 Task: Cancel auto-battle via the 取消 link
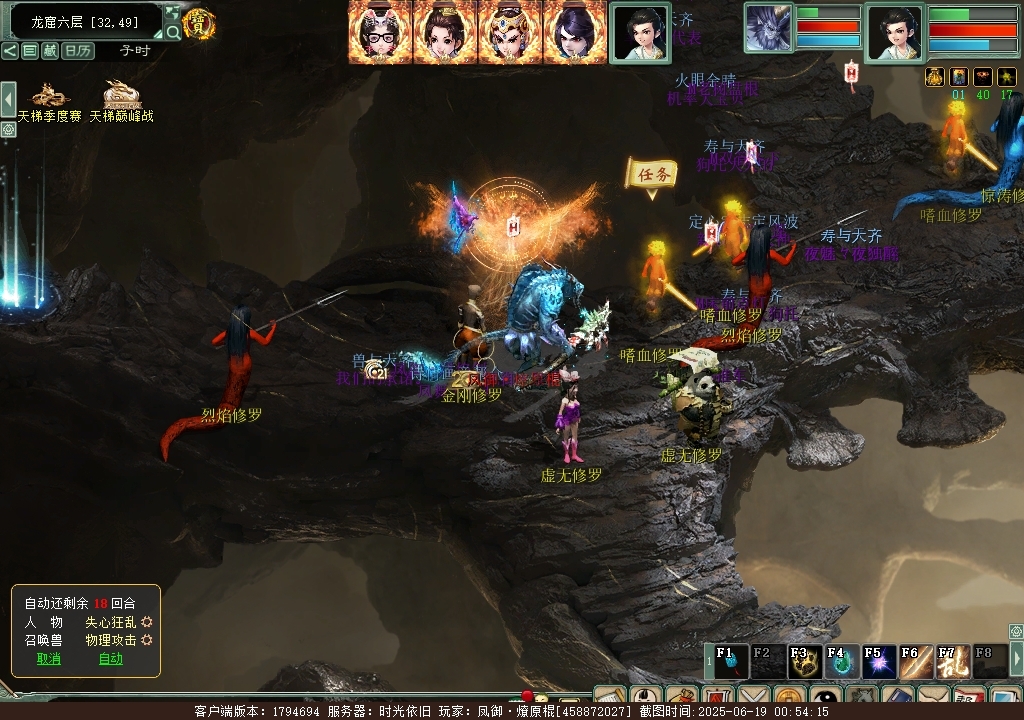49,659
